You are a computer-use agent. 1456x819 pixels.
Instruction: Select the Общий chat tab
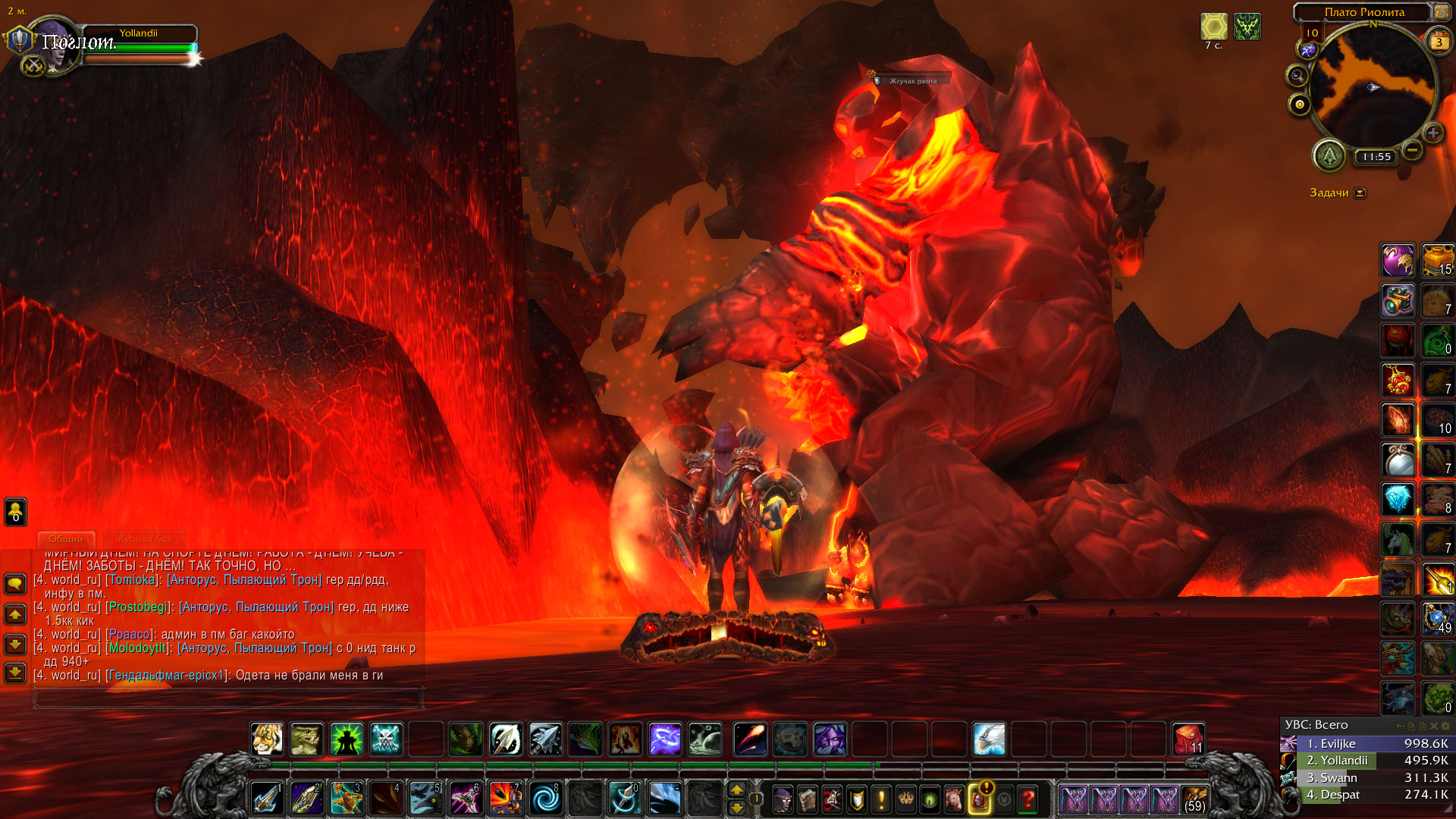(x=66, y=539)
